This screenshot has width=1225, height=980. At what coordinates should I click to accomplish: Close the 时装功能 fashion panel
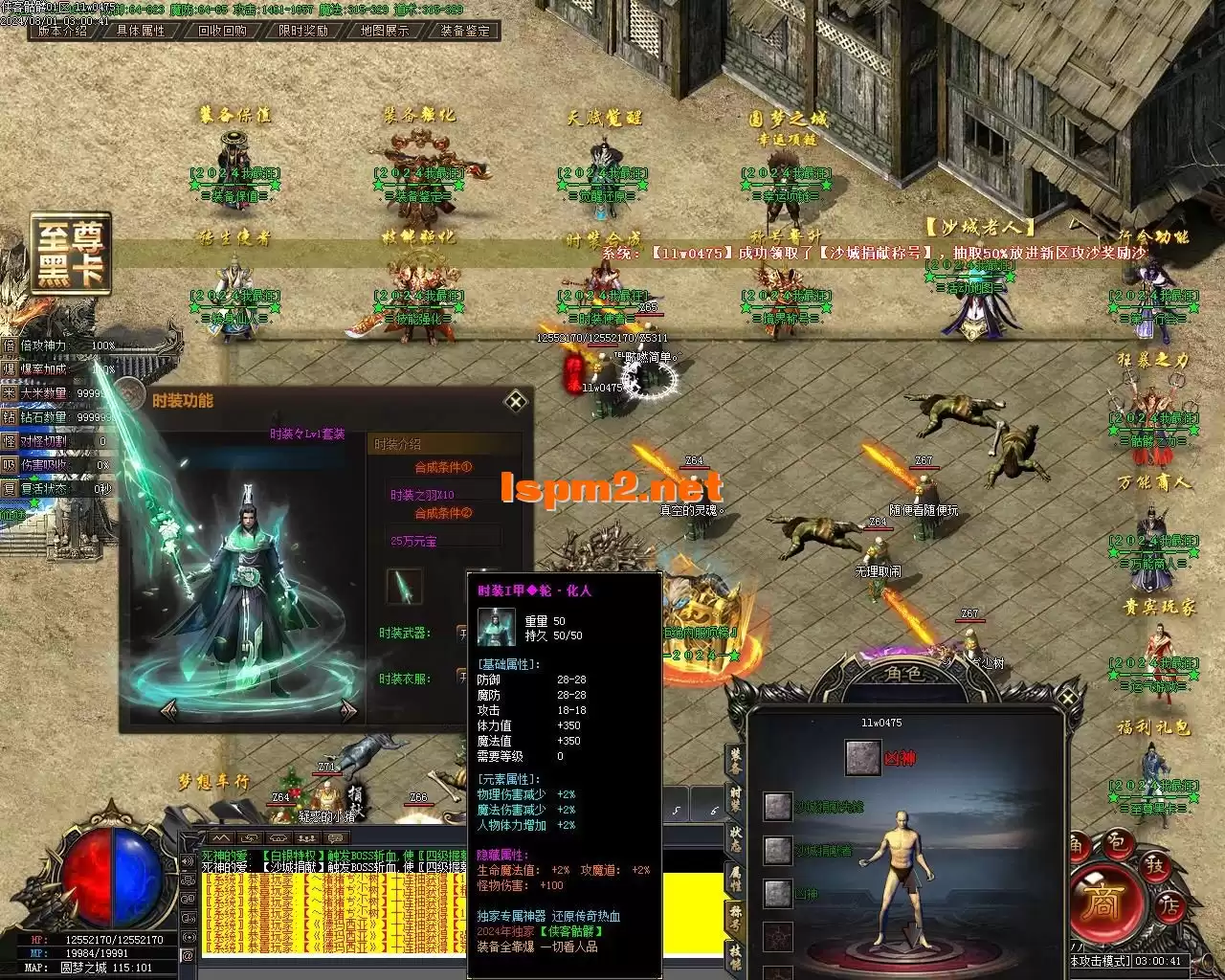click(516, 400)
